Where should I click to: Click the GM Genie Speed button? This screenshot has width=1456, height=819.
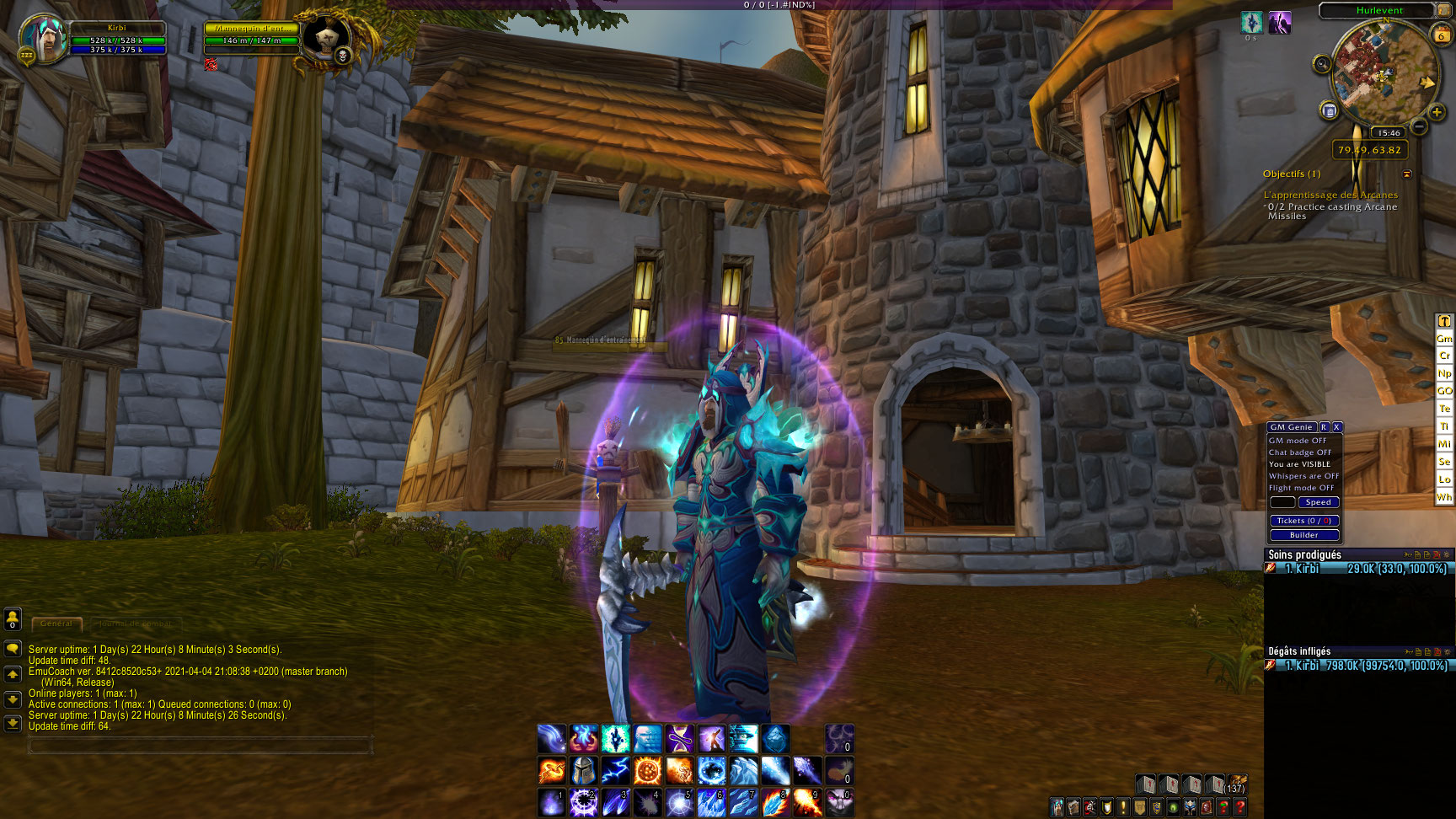1318,502
